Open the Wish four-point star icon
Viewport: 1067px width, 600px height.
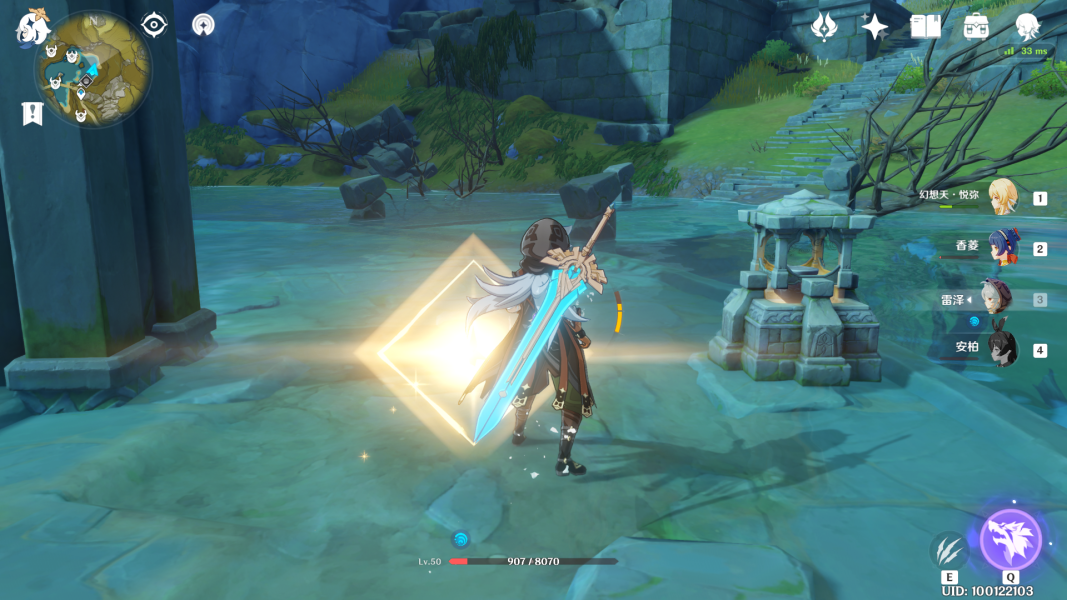click(x=875, y=26)
